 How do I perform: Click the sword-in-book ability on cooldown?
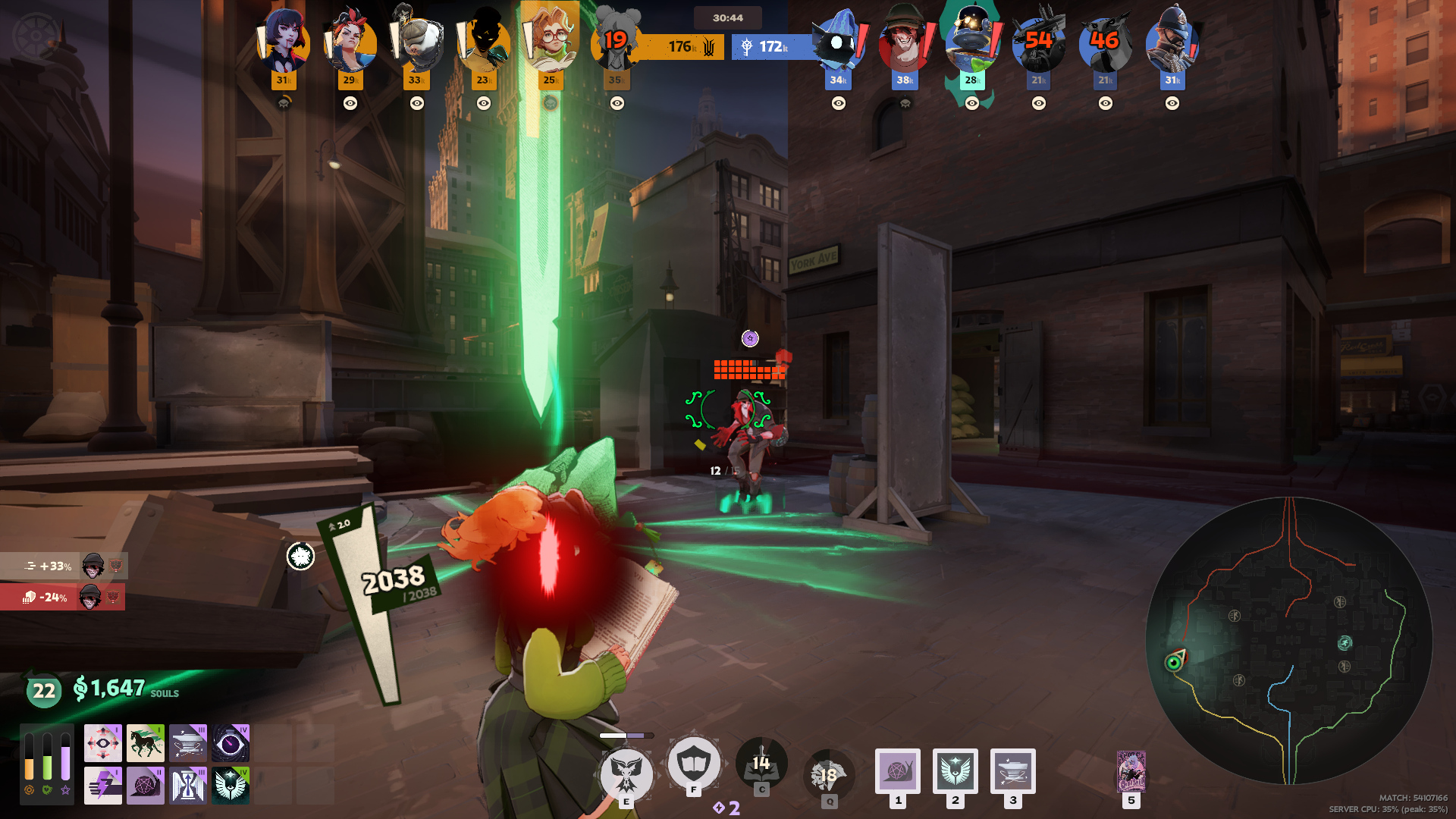click(x=761, y=763)
